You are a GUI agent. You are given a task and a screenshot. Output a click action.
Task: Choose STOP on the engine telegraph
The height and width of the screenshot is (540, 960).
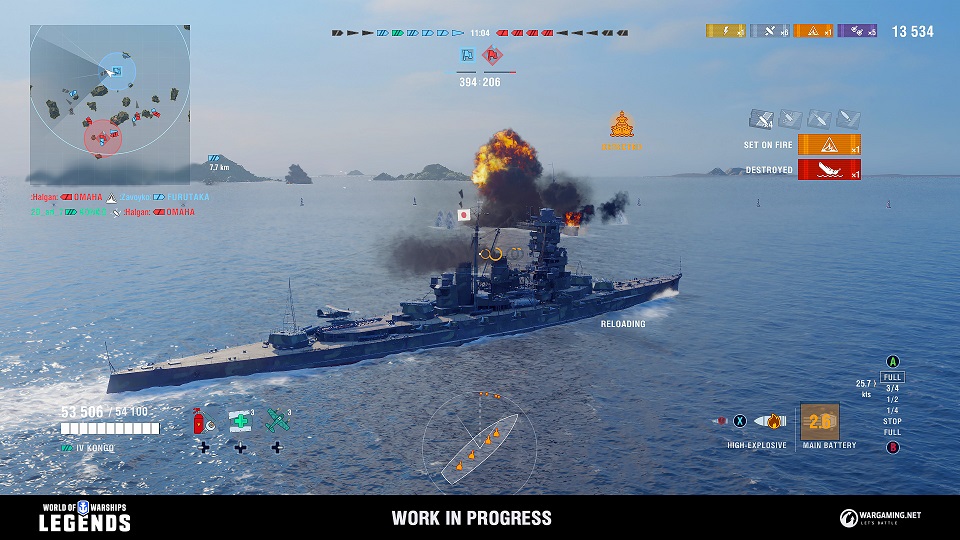click(x=892, y=421)
